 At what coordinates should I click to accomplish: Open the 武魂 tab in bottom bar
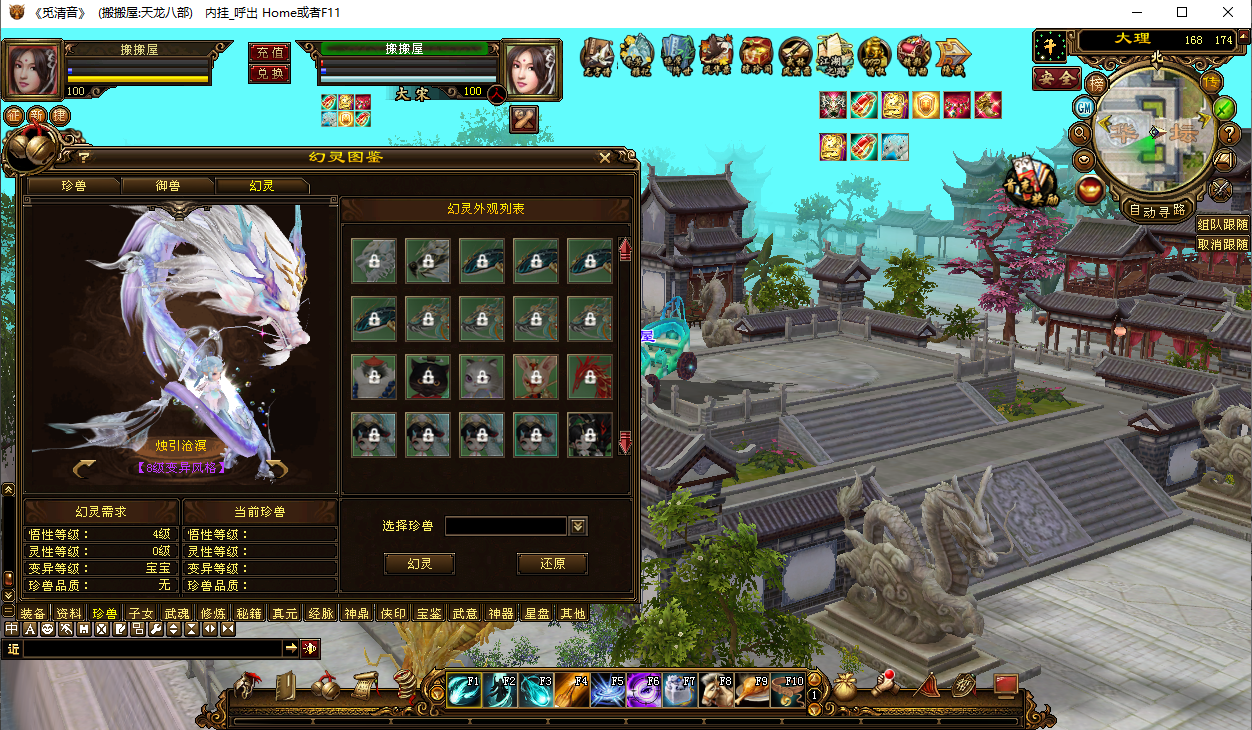tap(177, 614)
